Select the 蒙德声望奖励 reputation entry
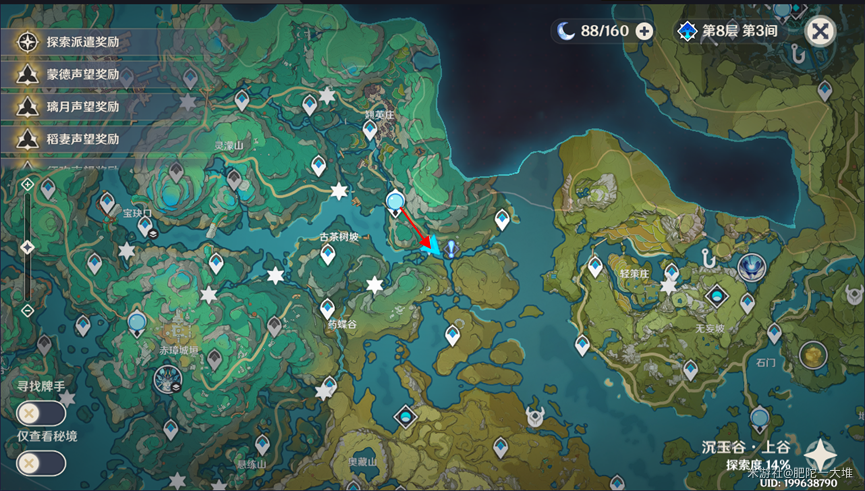This screenshot has height=491, width=865. coord(80,74)
